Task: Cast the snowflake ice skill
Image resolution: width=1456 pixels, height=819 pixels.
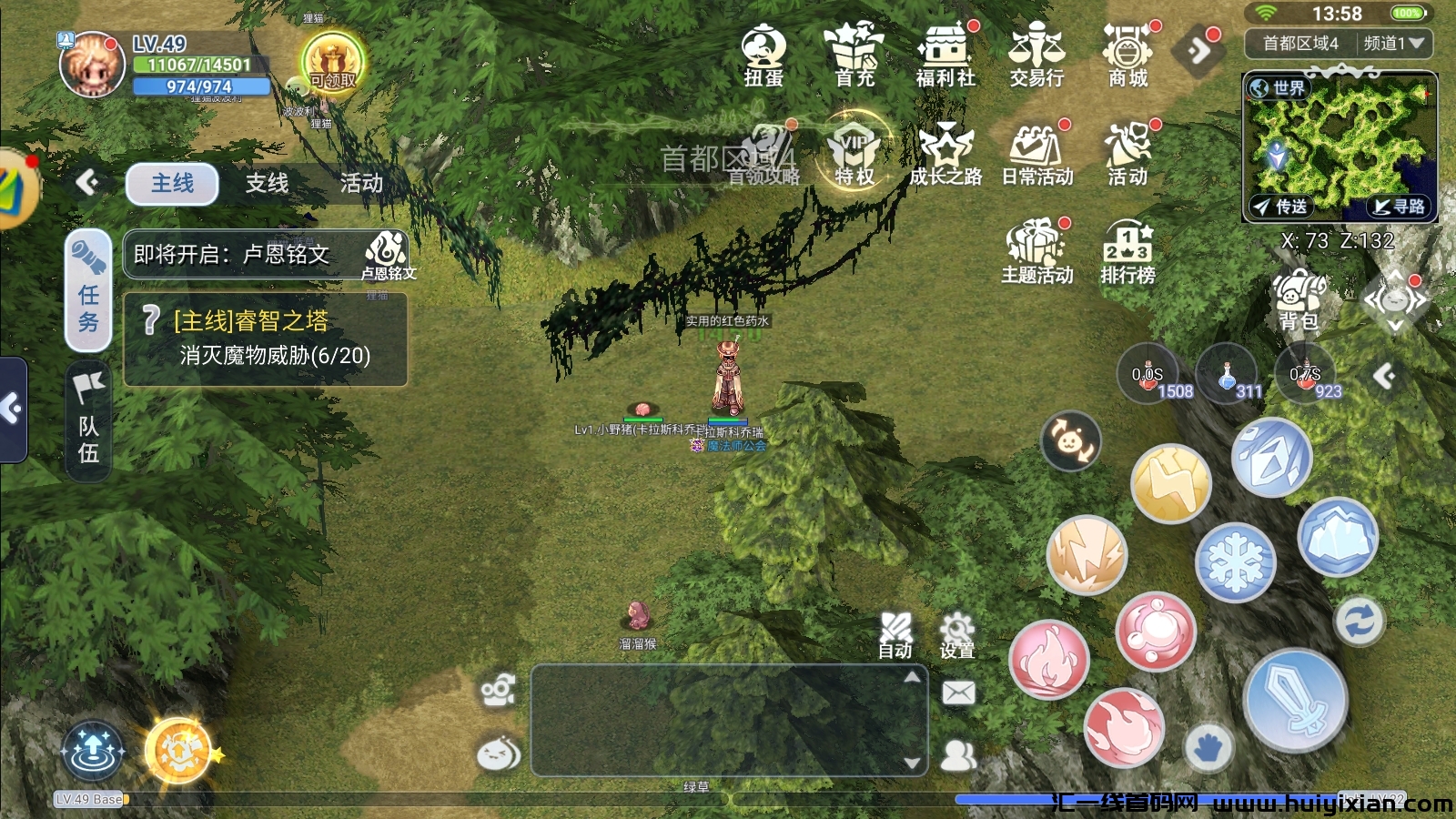Action: tap(1235, 563)
